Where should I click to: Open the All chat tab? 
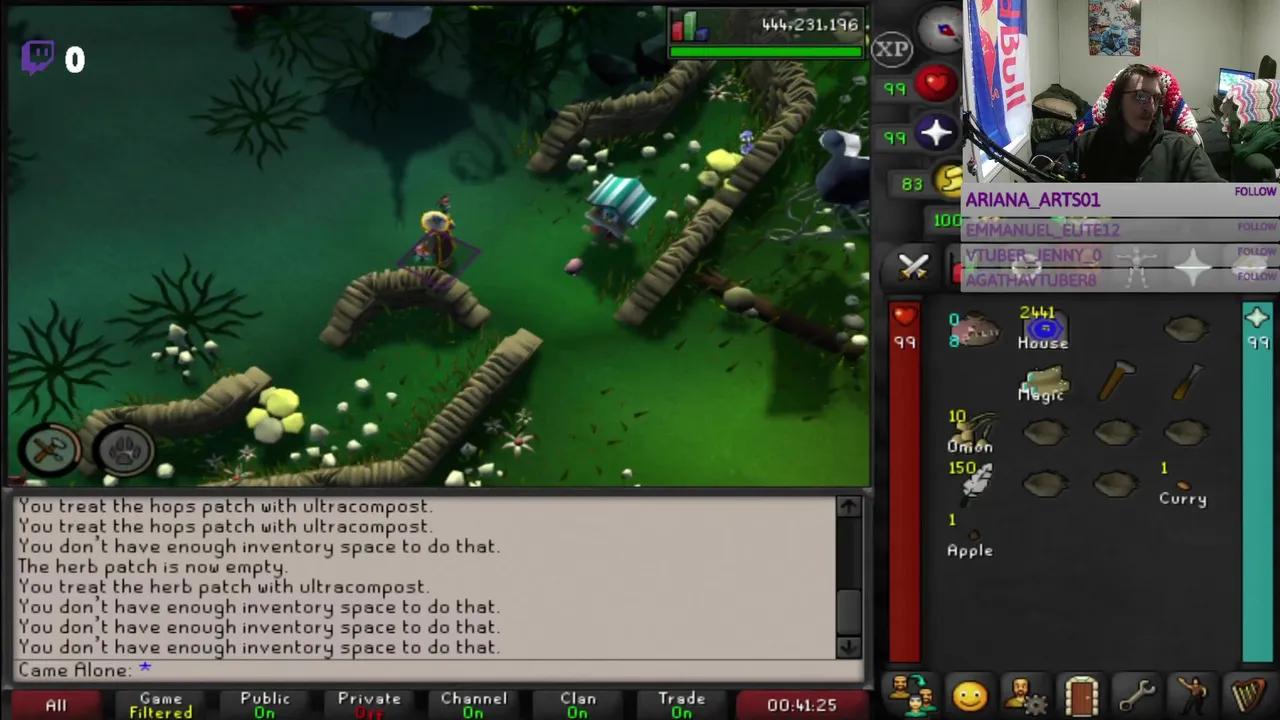tap(55, 704)
